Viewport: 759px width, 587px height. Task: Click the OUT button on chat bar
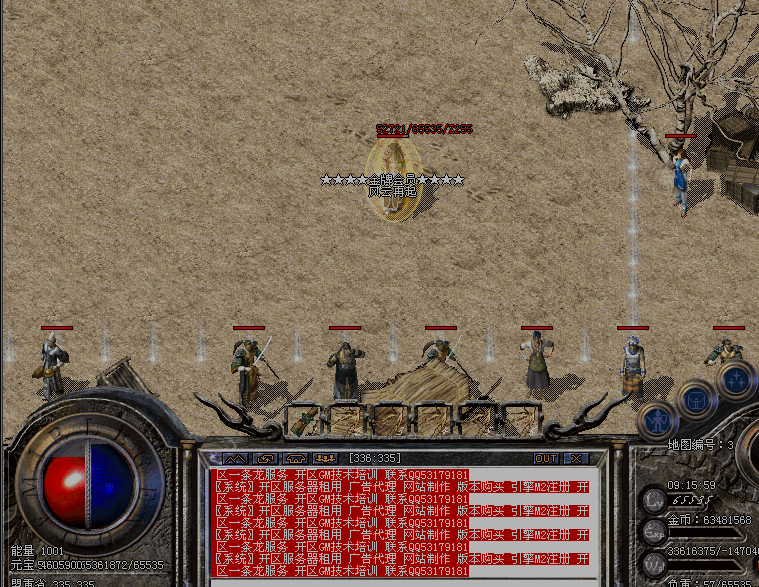pyautogui.click(x=546, y=458)
